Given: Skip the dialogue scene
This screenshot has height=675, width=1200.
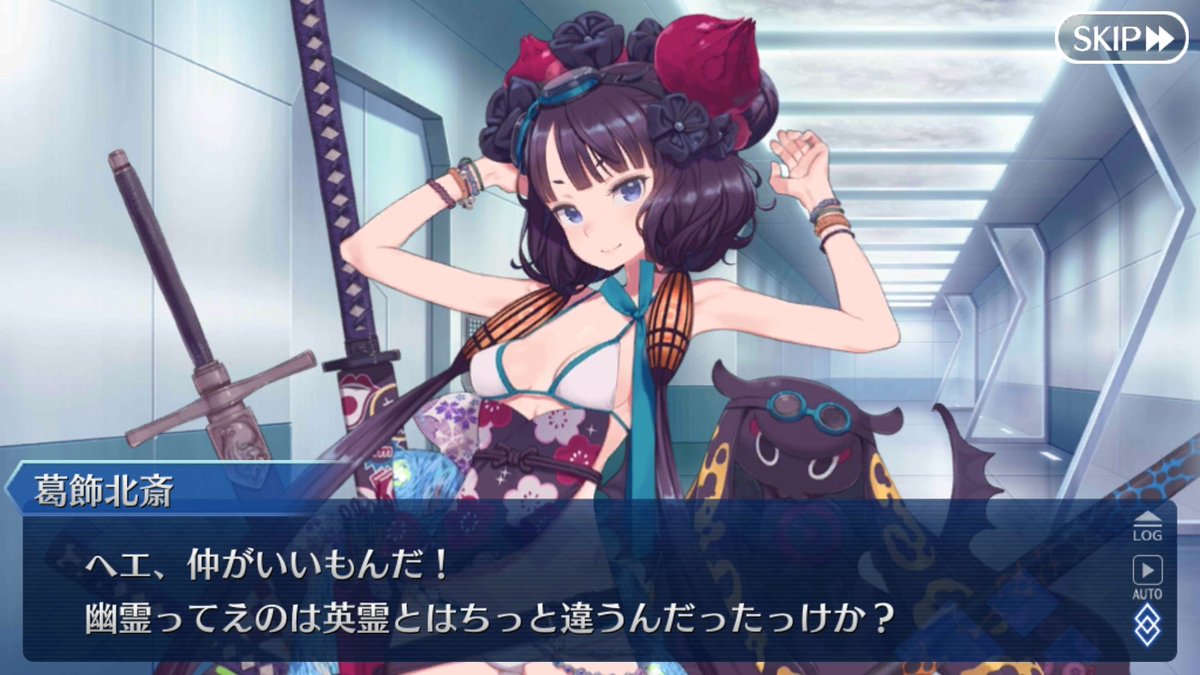Looking at the screenshot, I should (x=1121, y=38).
